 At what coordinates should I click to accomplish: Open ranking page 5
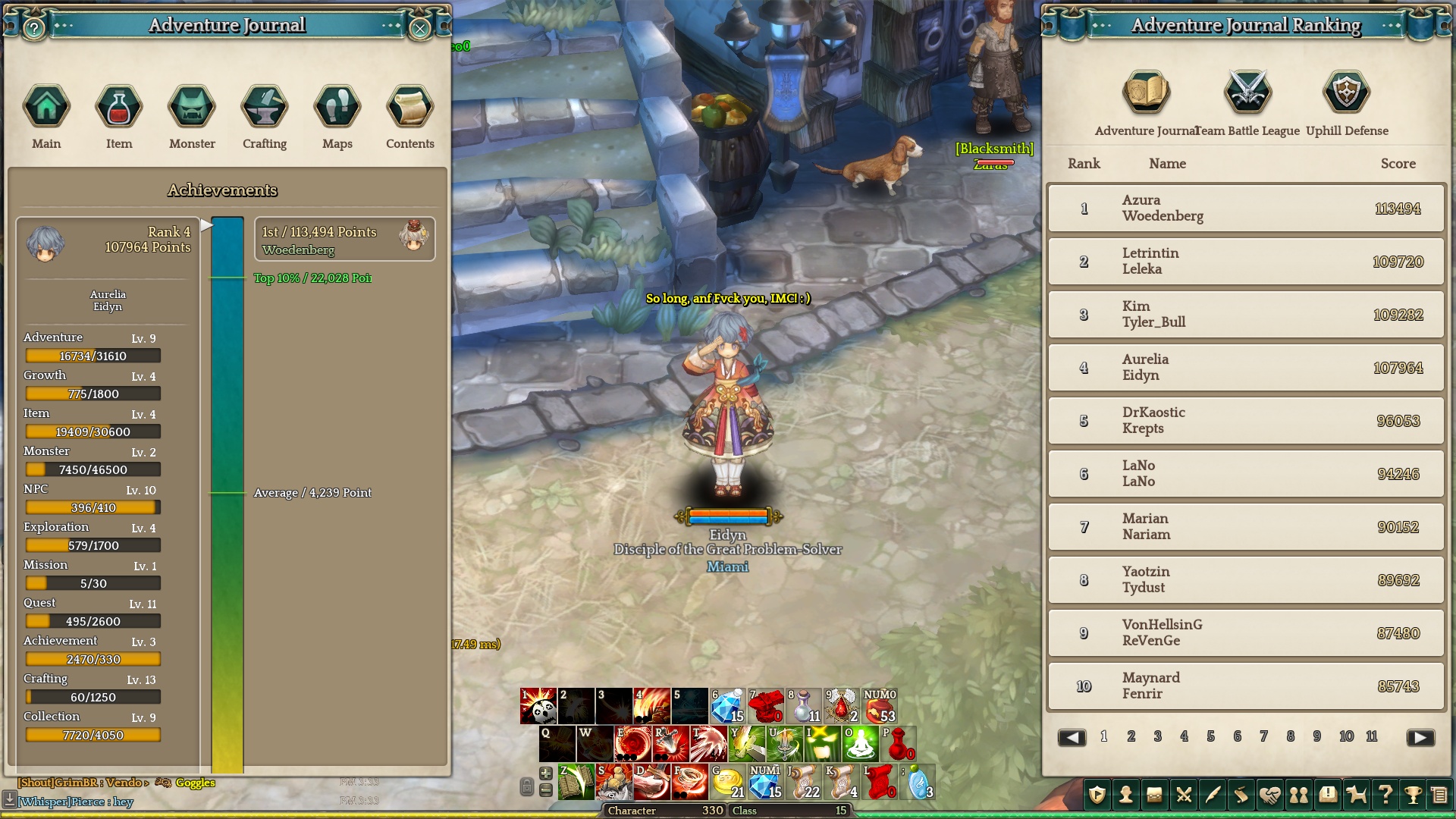1211,736
